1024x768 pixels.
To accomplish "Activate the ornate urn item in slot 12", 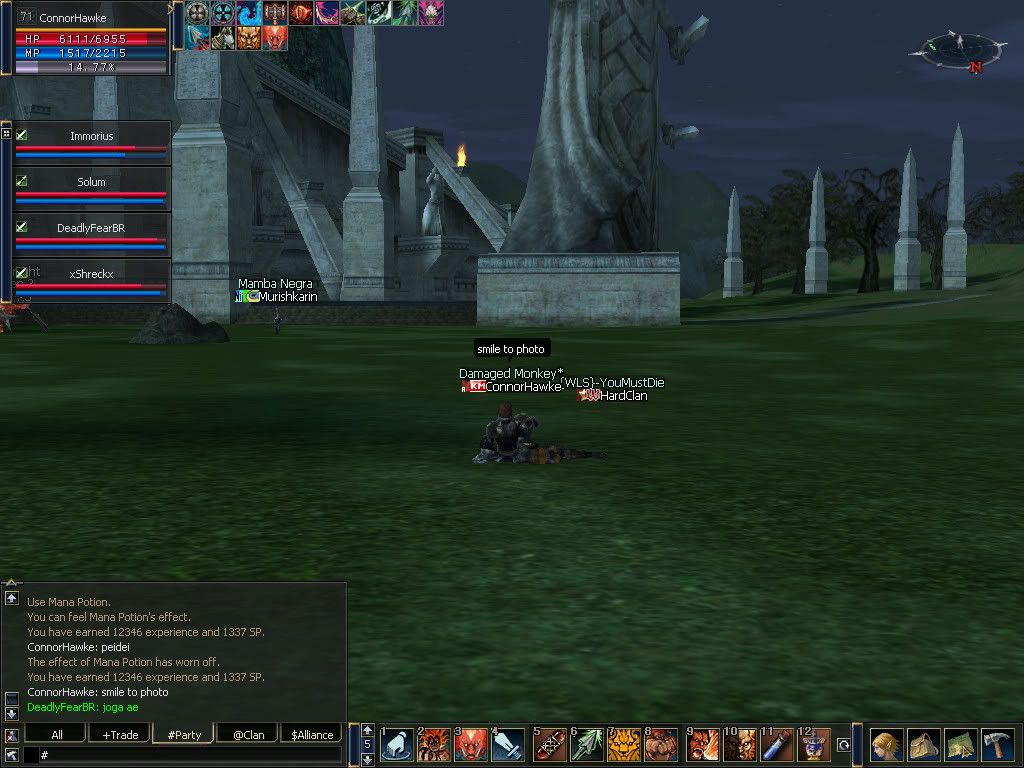I will (x=814, y=746).
